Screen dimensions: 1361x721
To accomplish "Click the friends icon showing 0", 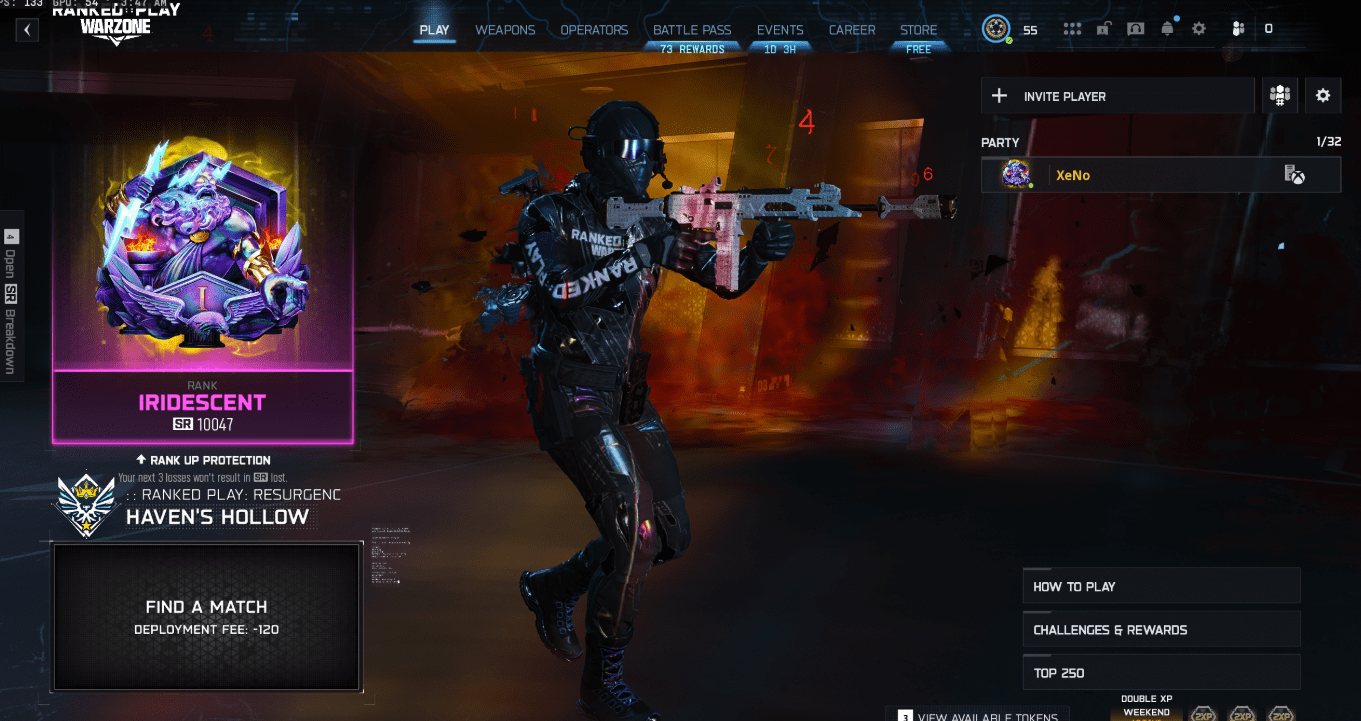I will [1238, 29].
